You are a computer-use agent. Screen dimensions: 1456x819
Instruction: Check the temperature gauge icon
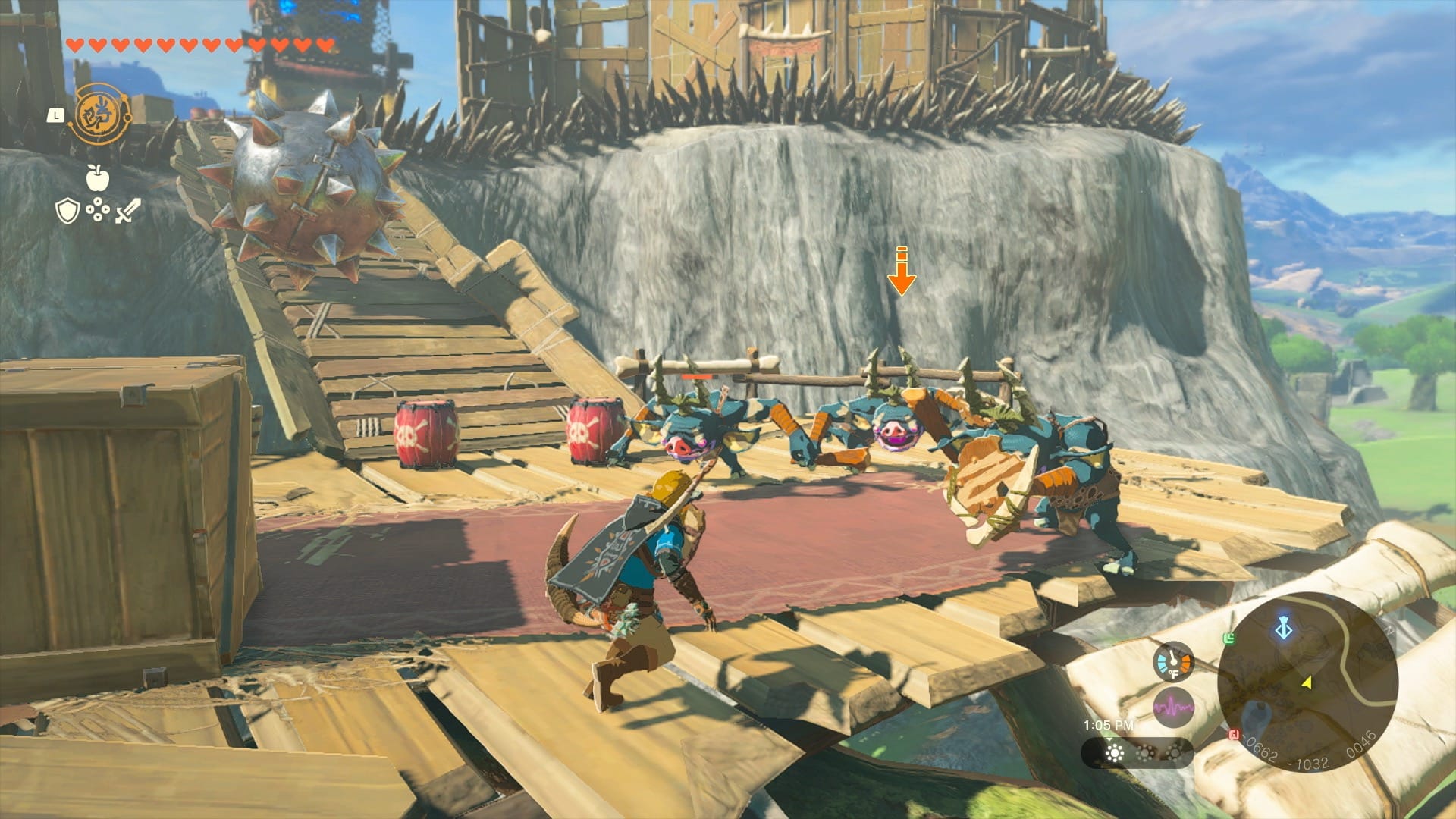click(x=1172, y=661)
